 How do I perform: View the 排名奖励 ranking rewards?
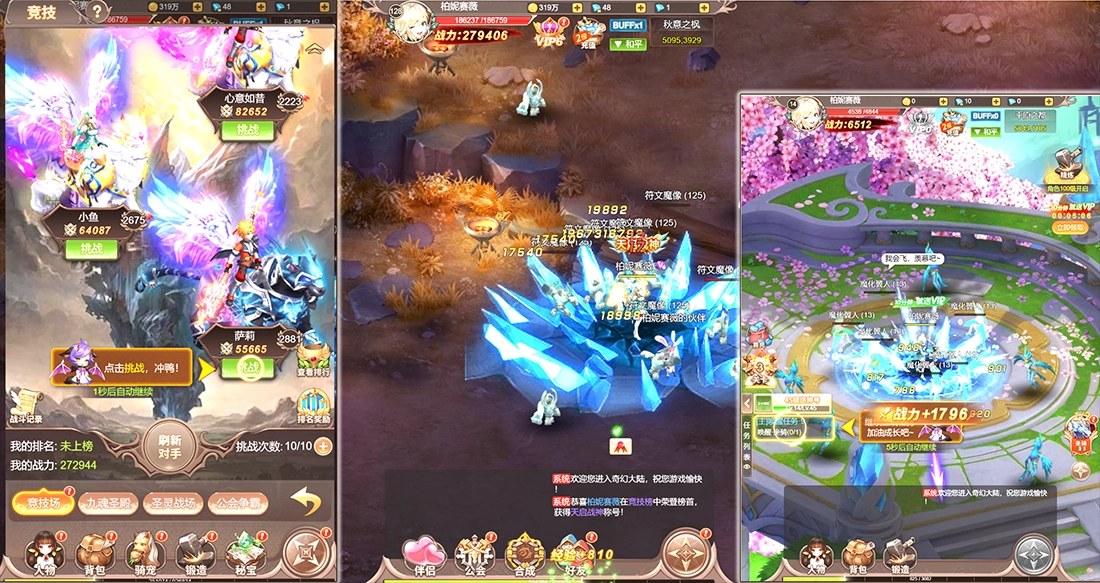(x=314, y=407)
